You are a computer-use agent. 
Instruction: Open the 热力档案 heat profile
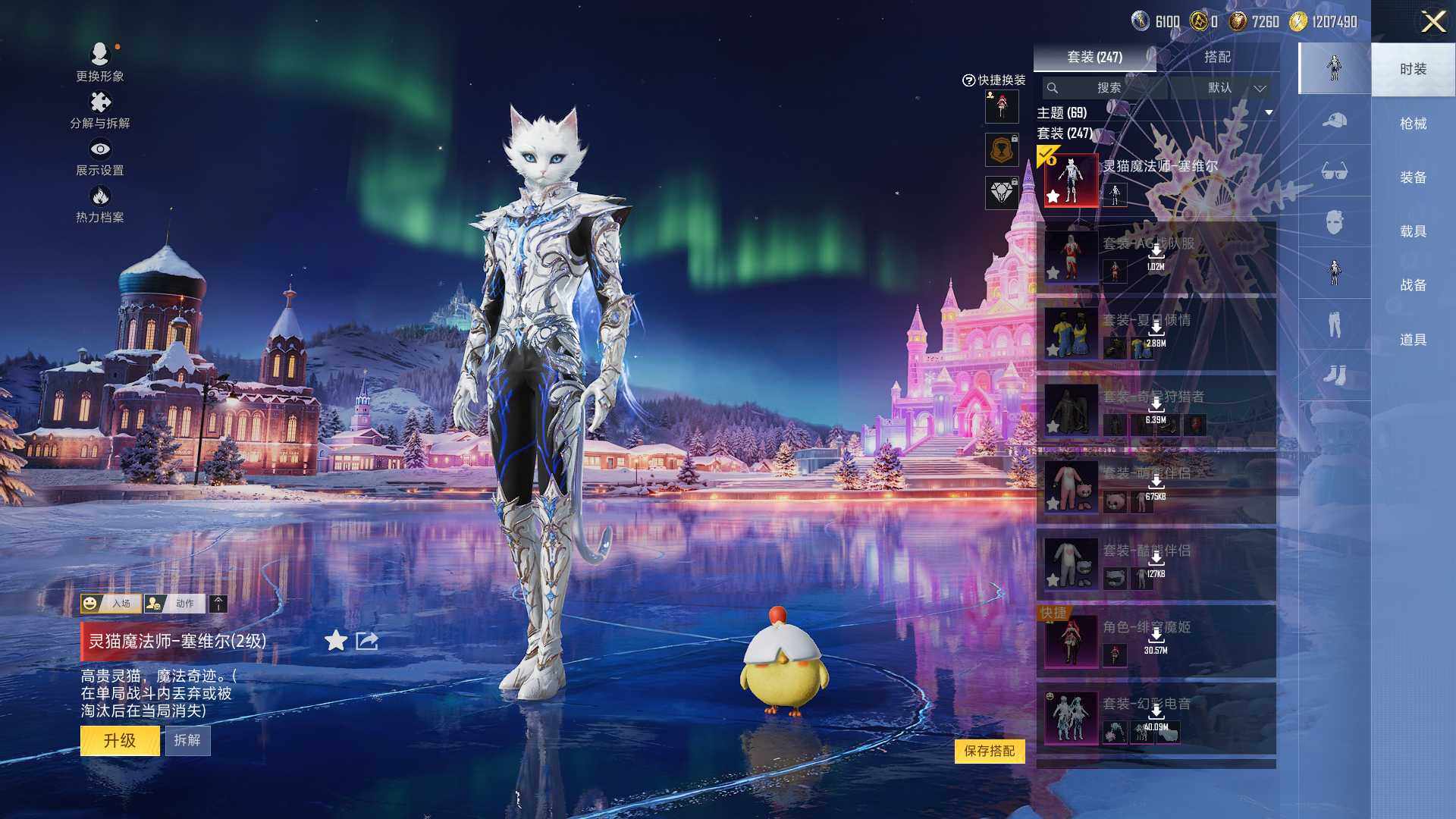tap(99, 205)
